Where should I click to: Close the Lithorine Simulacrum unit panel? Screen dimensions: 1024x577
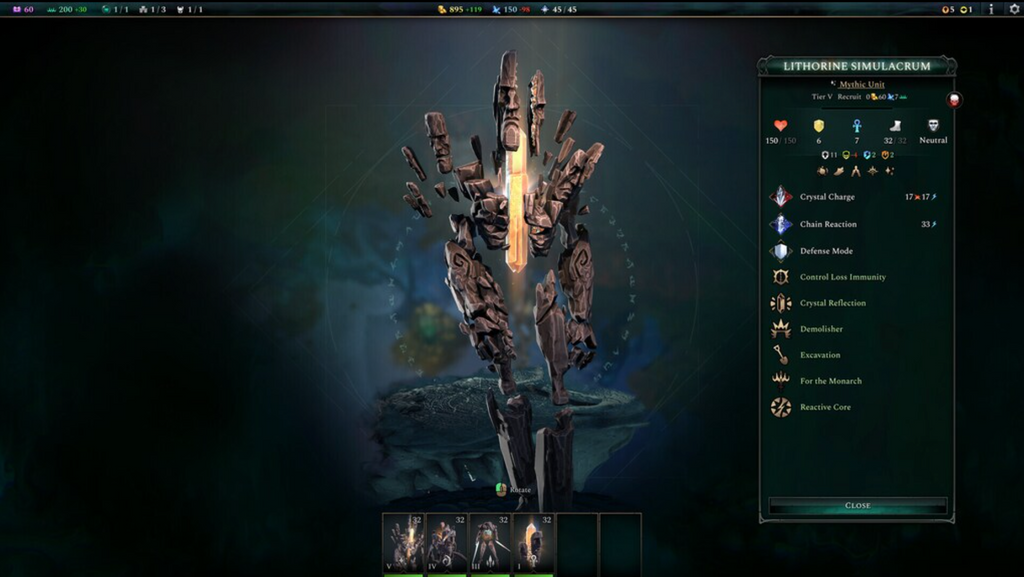[857, 506]
